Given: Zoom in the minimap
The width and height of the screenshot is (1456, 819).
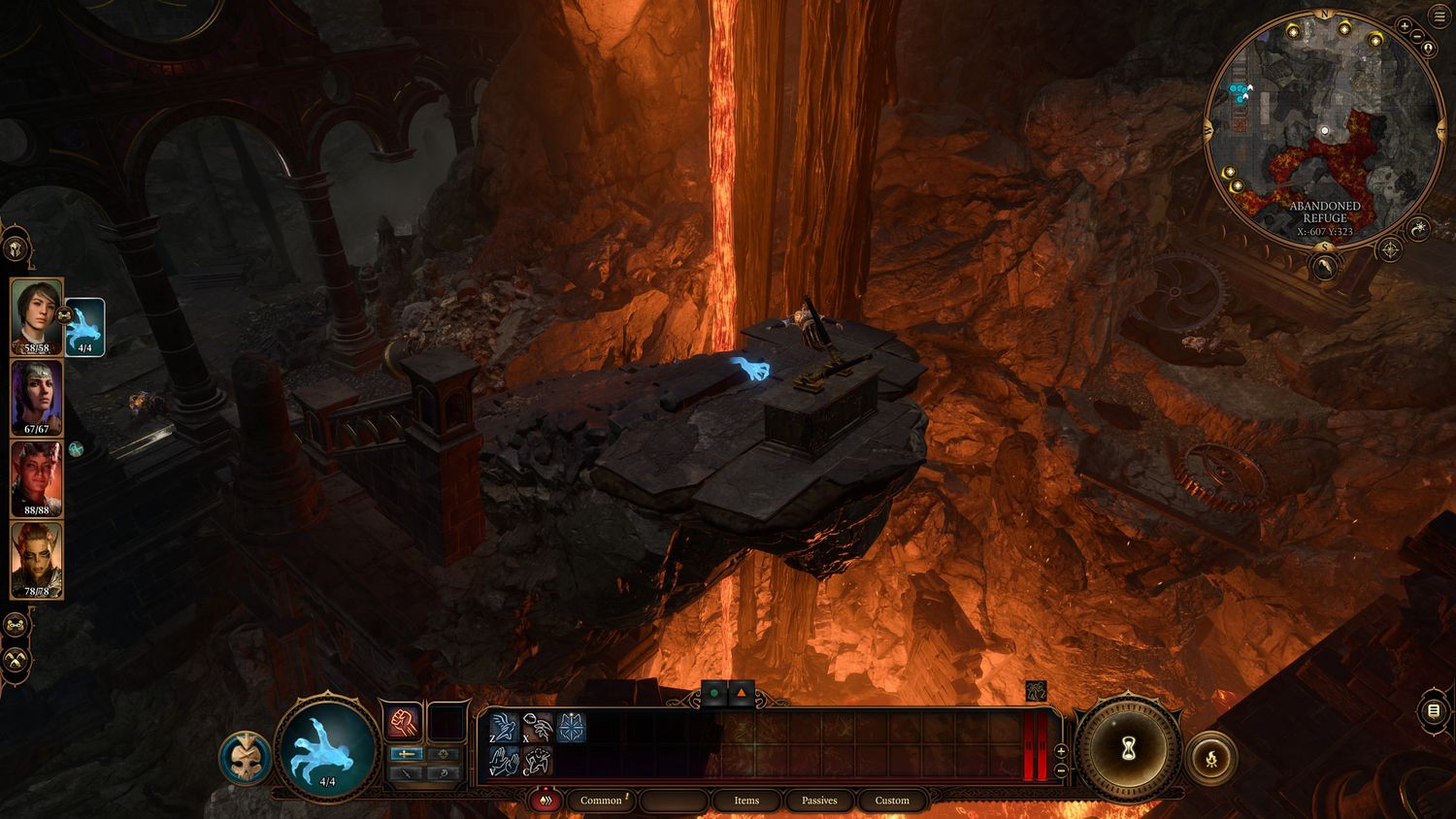Looking at the screenshot, I should 1405,25.
